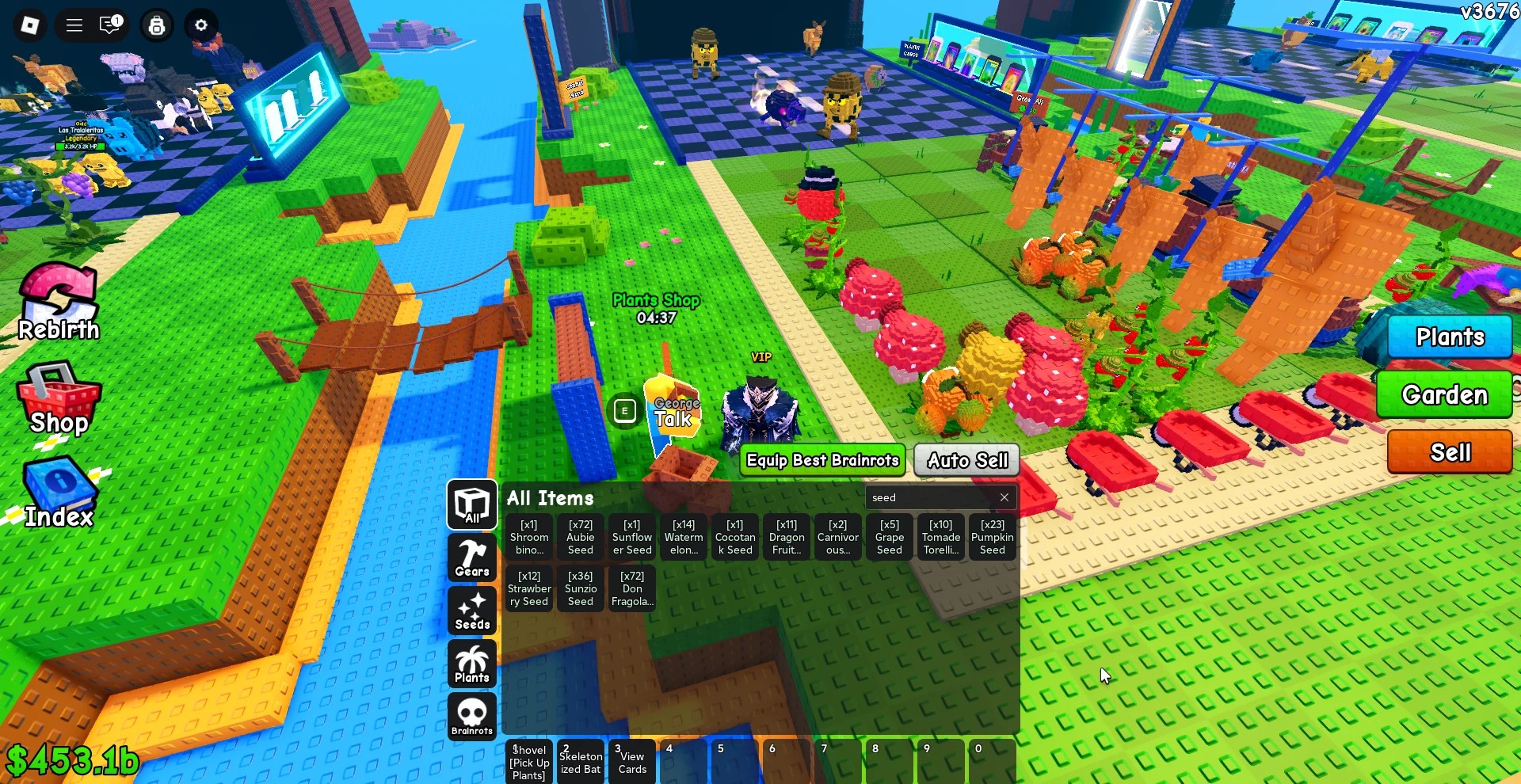Open the Seeds category
The height and width of the screenshot is (784, 1521).
pos(471,611)
